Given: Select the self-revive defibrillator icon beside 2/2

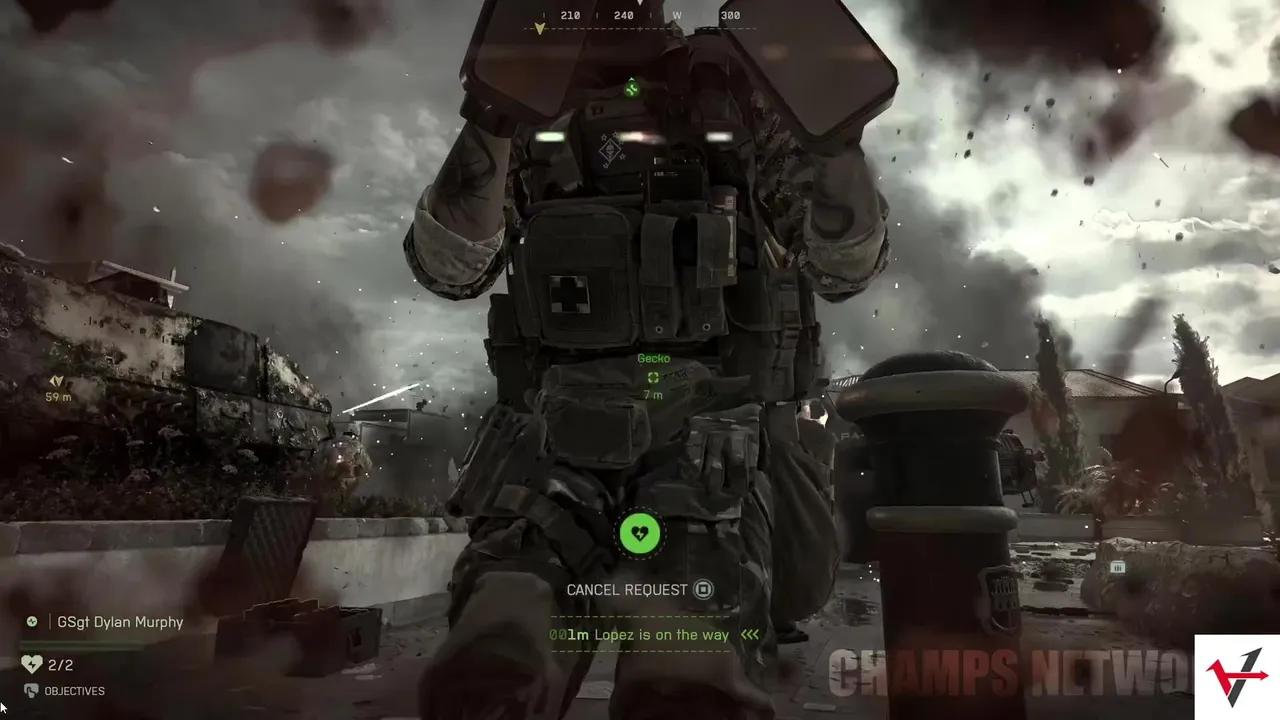Looking at the screenshot, I should pos(30,664).
